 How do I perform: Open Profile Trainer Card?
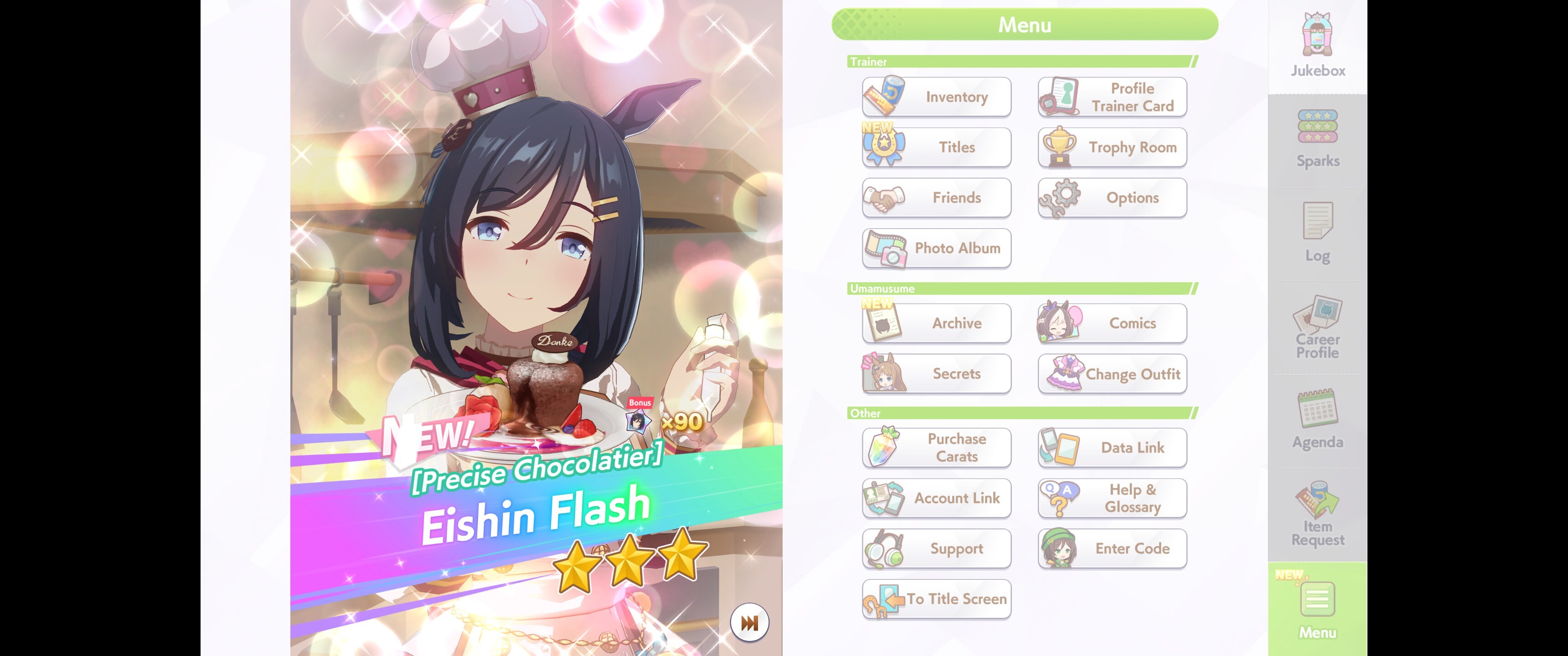pyautogui.click(x=1112, y=97)
